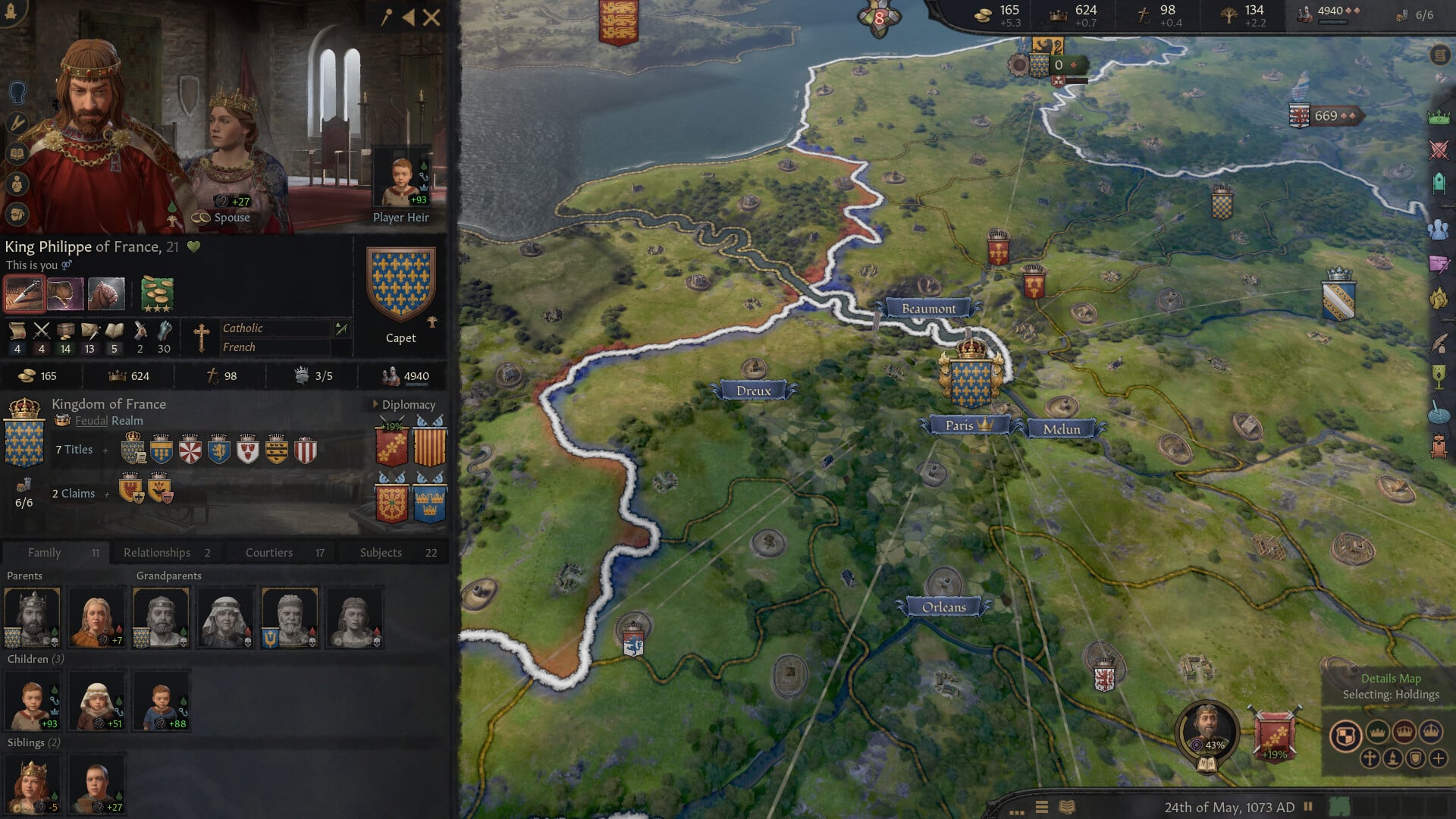Image resolution: width=1456 pixels, height=819 pixels.
Task: Toggle the plus map mode overlay button
Action: 1439,759
